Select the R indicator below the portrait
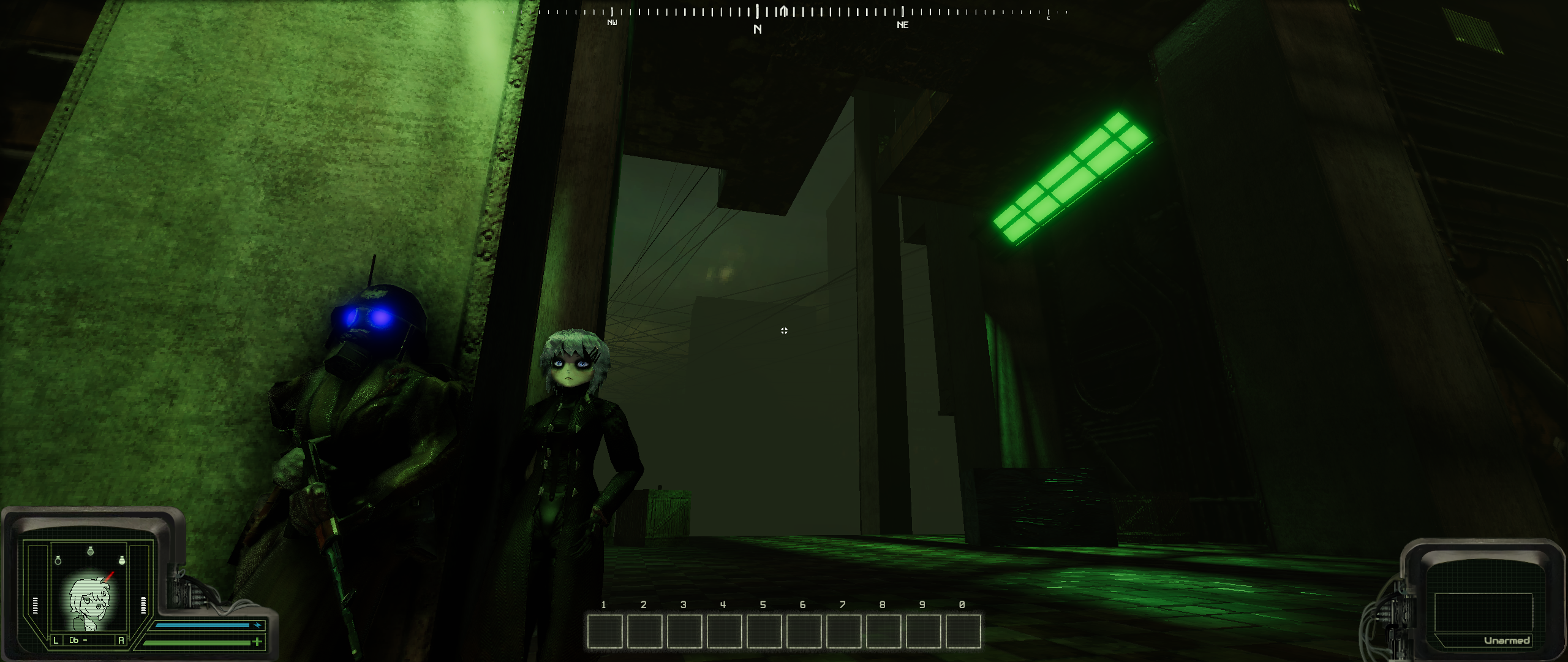Screen dimensions: 1568x662 121,641
